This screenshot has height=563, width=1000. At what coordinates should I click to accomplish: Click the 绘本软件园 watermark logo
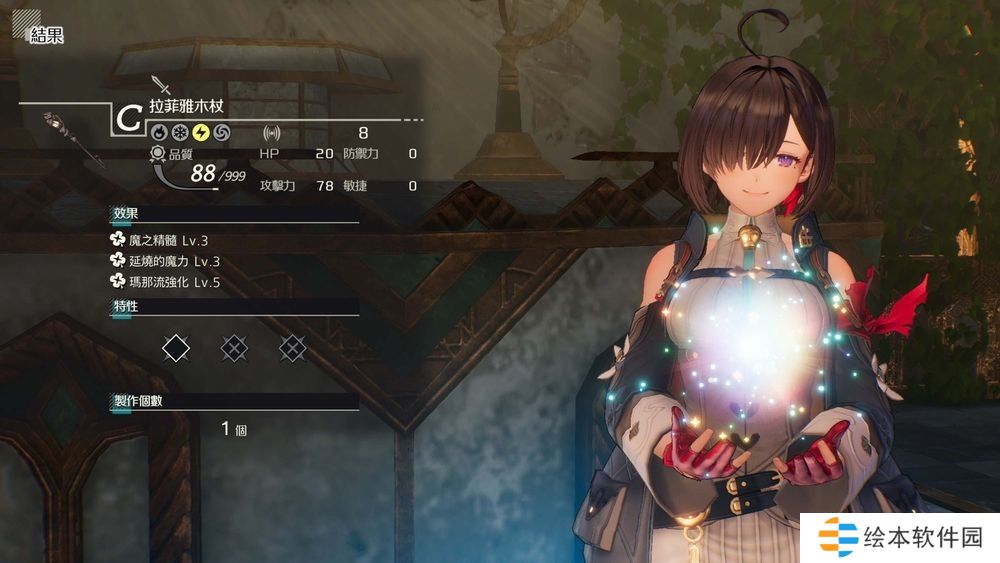pos(899,537)
